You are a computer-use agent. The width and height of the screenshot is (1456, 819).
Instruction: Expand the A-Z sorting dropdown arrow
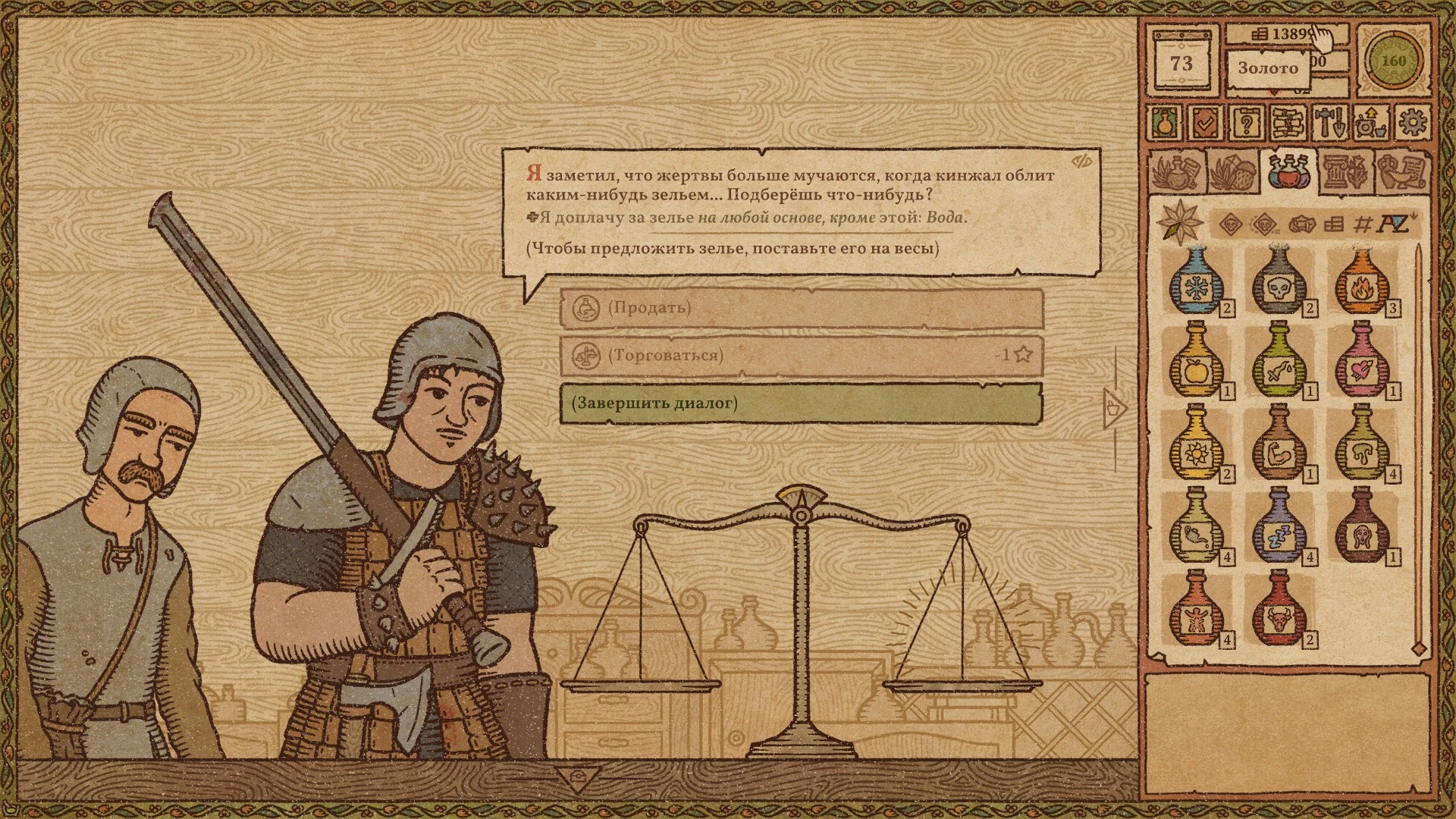(1412, 216)
